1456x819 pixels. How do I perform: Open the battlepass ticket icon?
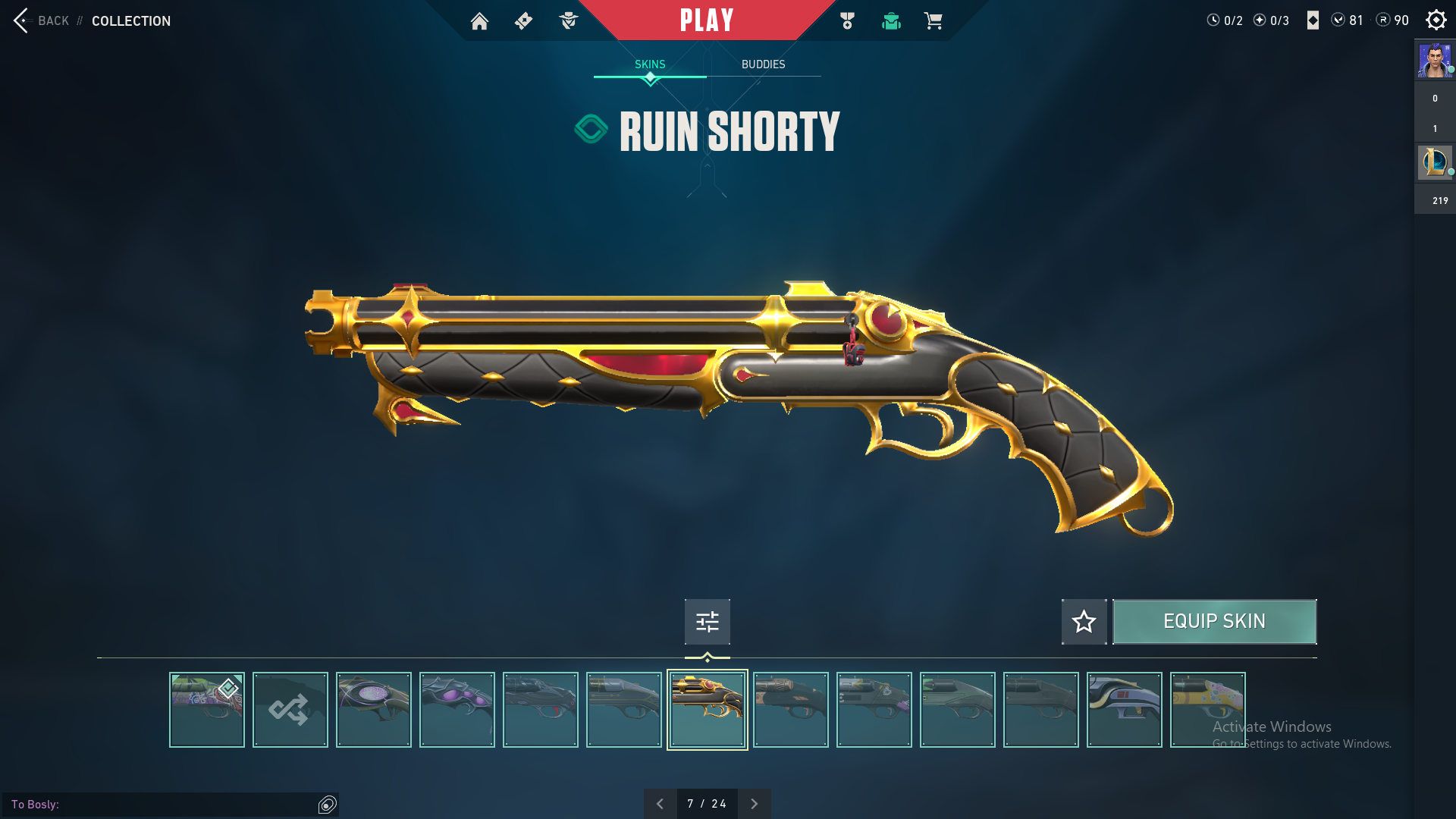pyautogui.click(x=523, y=21)
